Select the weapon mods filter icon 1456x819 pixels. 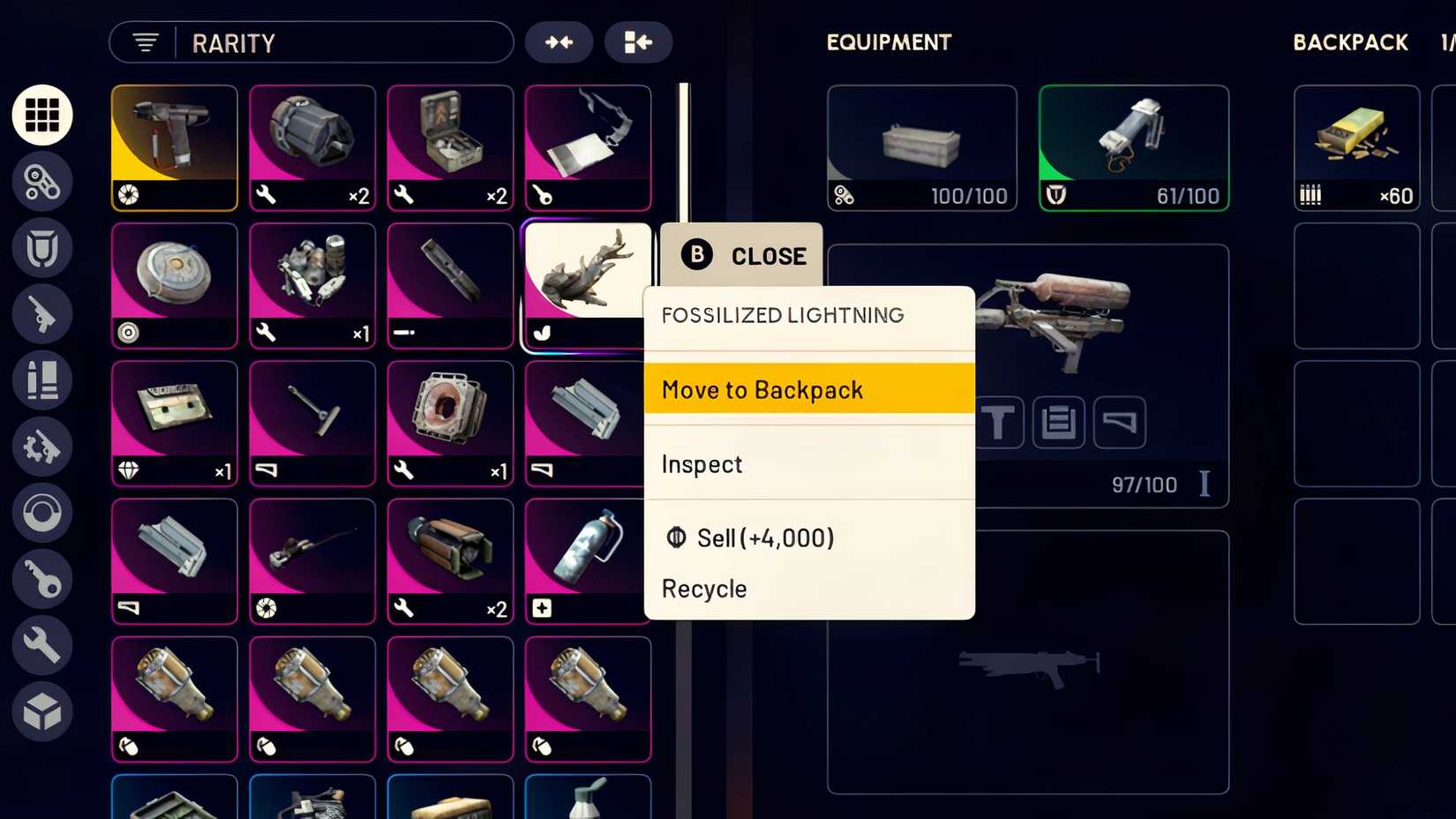41,447
